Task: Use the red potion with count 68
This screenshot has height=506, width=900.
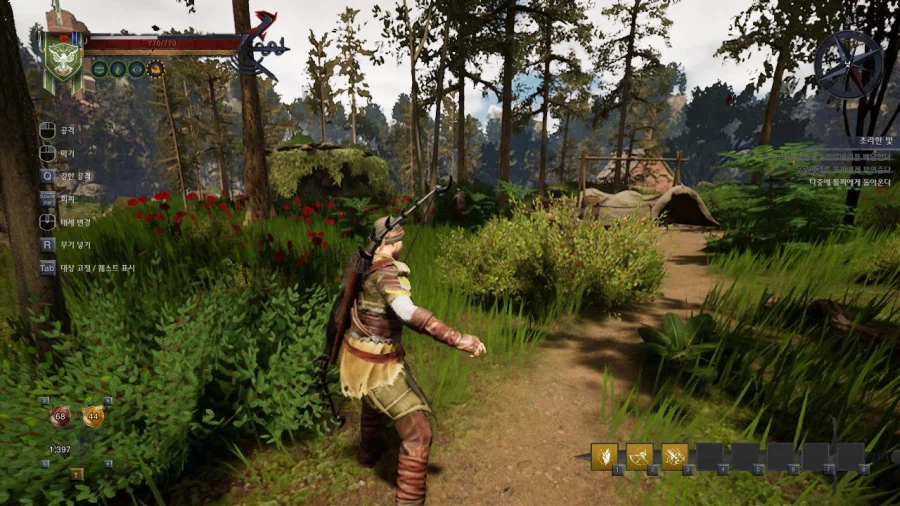Action: coord(60,416)
